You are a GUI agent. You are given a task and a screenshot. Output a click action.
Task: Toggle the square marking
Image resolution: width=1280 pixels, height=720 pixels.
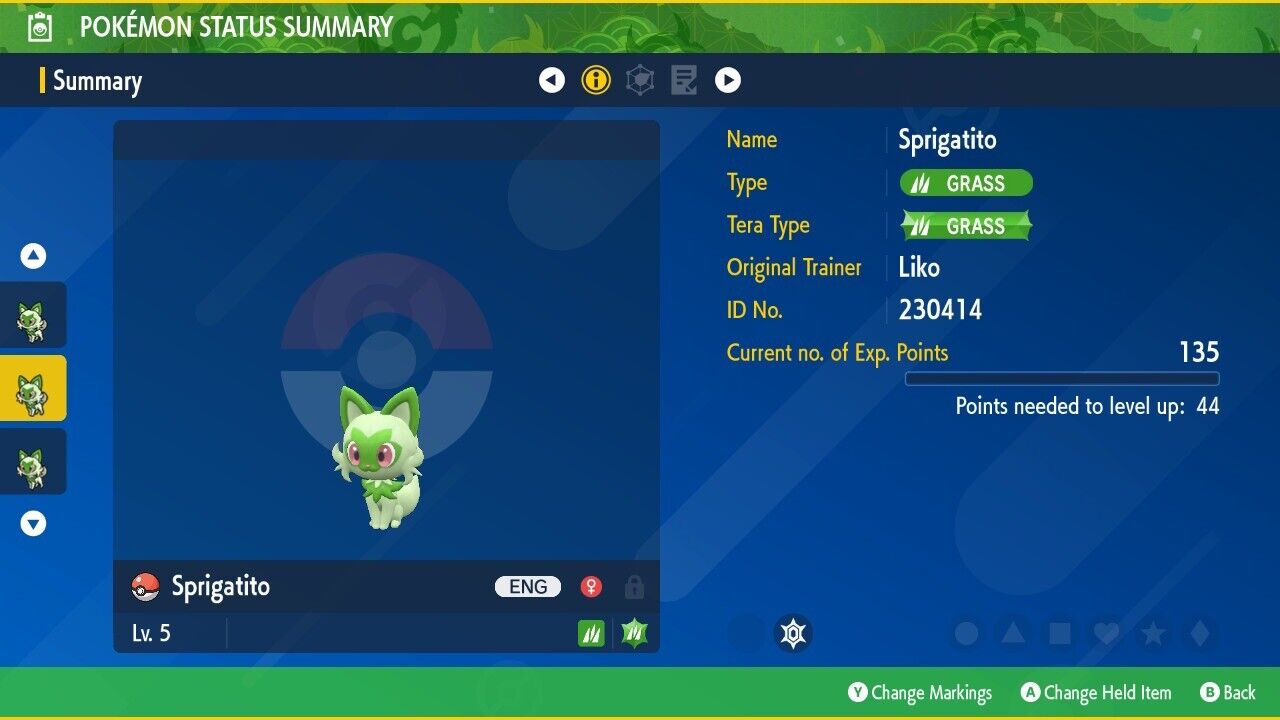pos(1060,633)
